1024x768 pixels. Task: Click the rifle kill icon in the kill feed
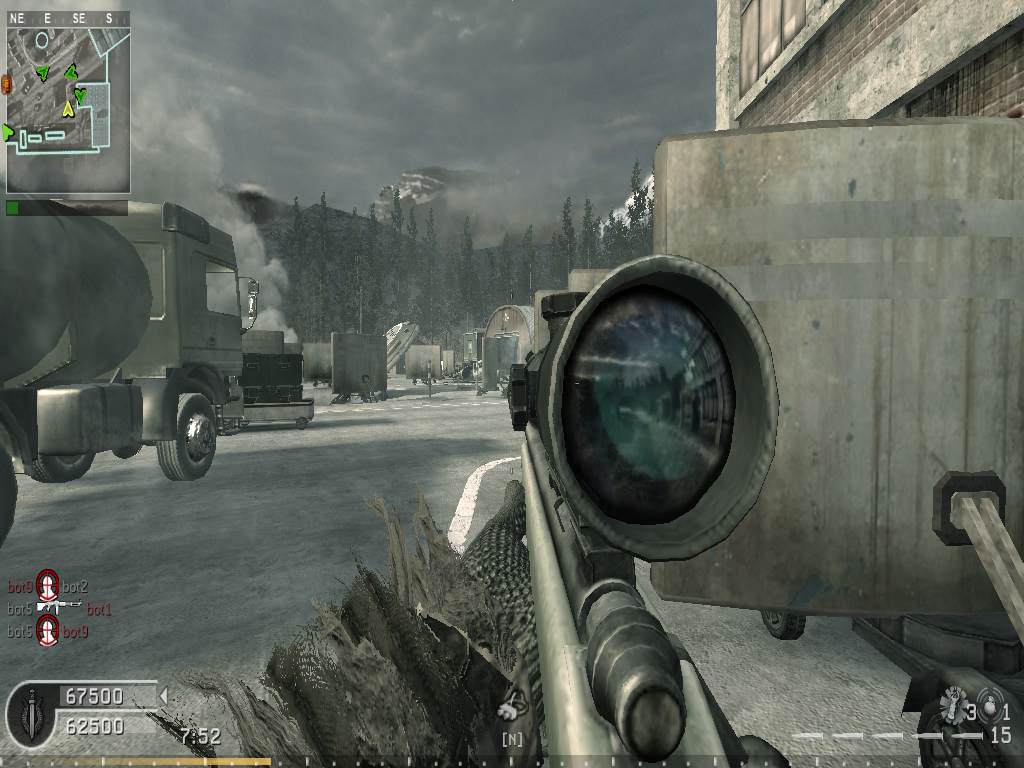[60, 607]
